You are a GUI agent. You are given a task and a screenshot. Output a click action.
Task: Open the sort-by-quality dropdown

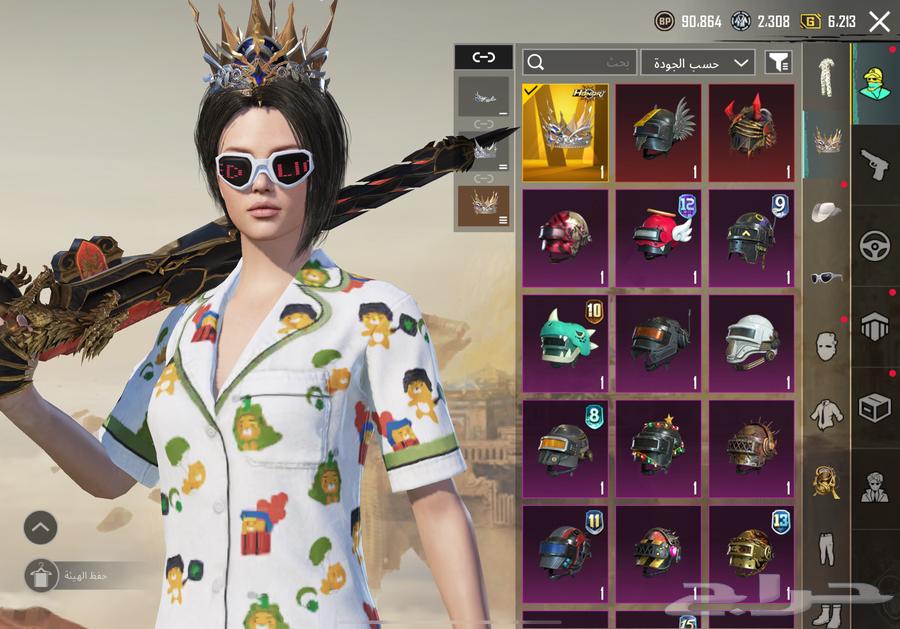698,62
